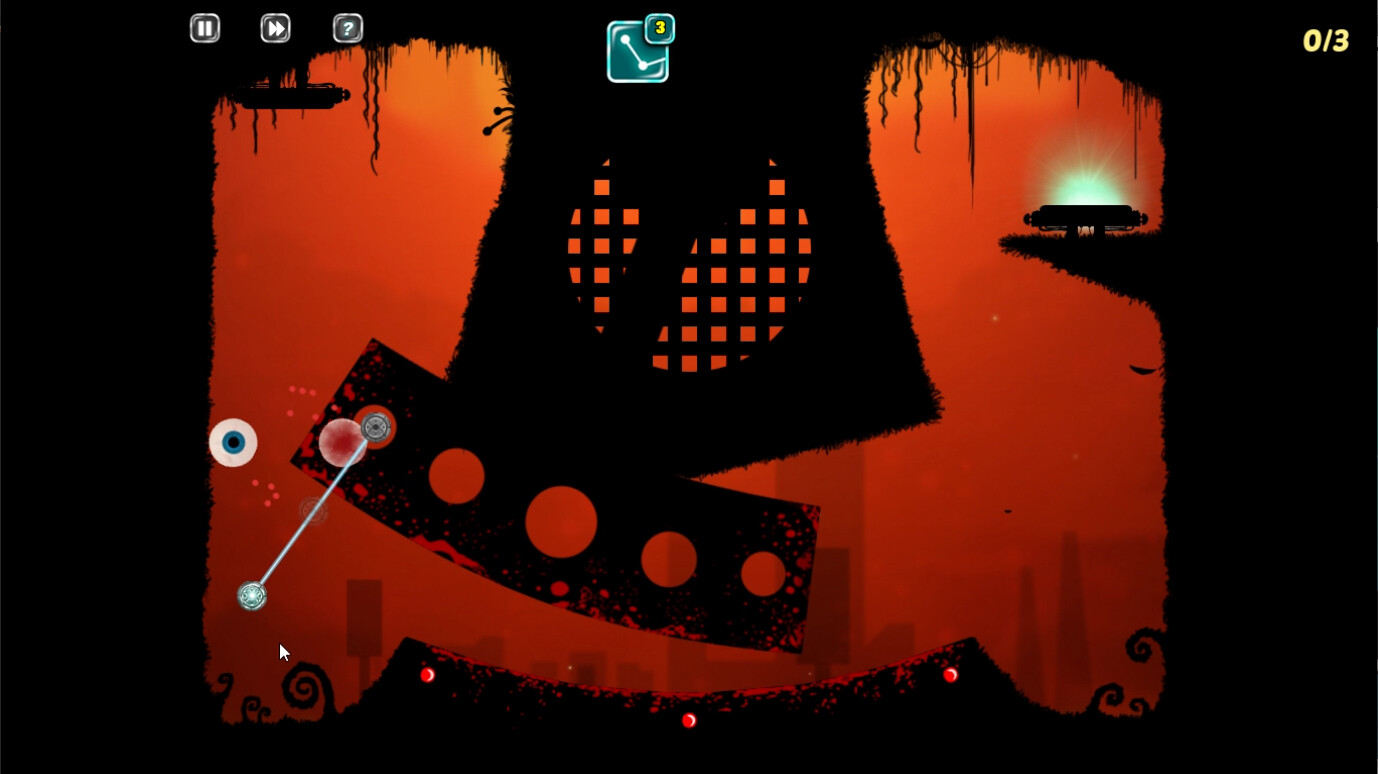Image resolution: width=1378 pixels, height=774 pixels.
Task: Pause the game
Action: click(204, 28)
